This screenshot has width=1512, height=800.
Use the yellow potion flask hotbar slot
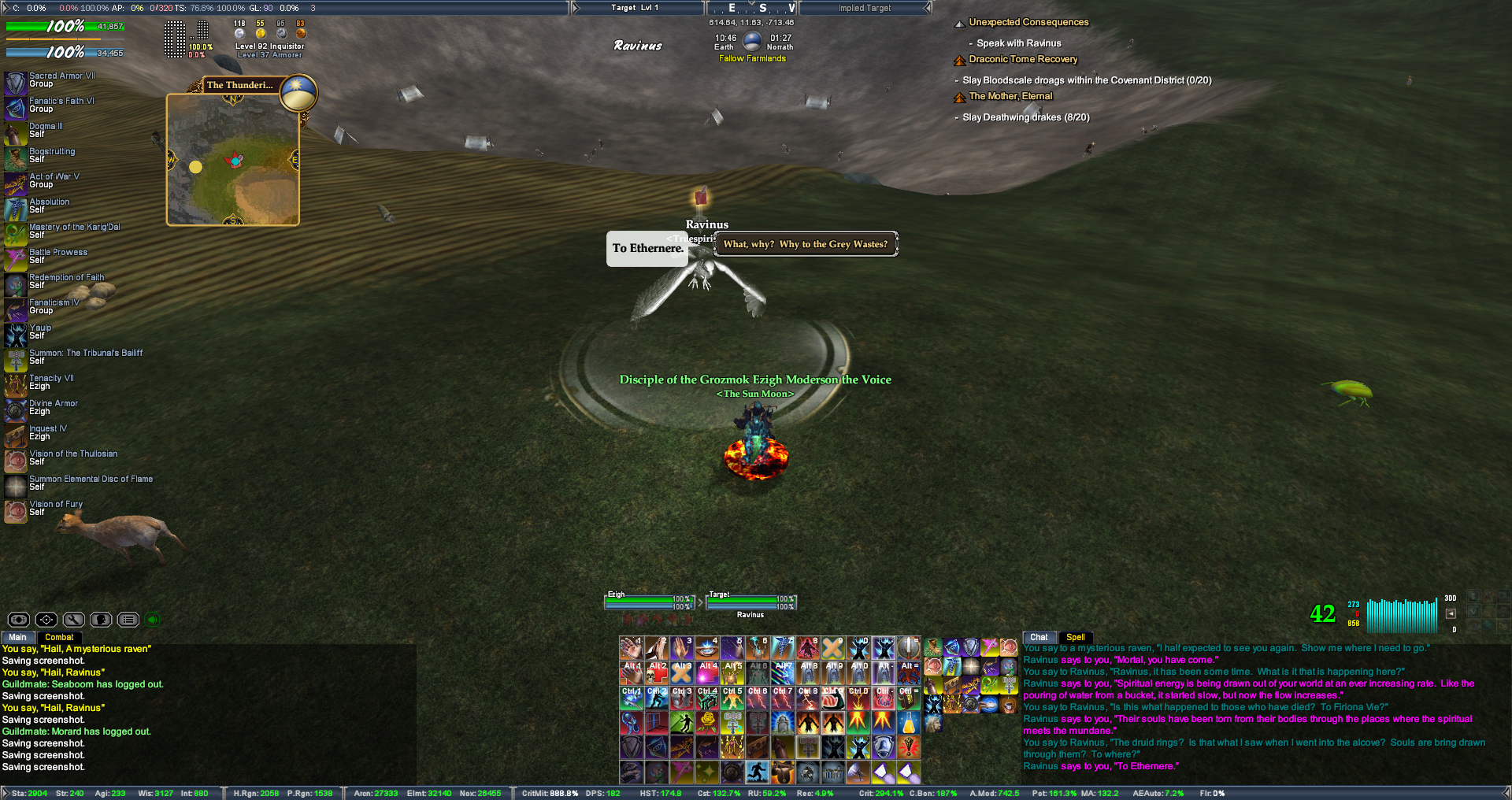point(908,723)
